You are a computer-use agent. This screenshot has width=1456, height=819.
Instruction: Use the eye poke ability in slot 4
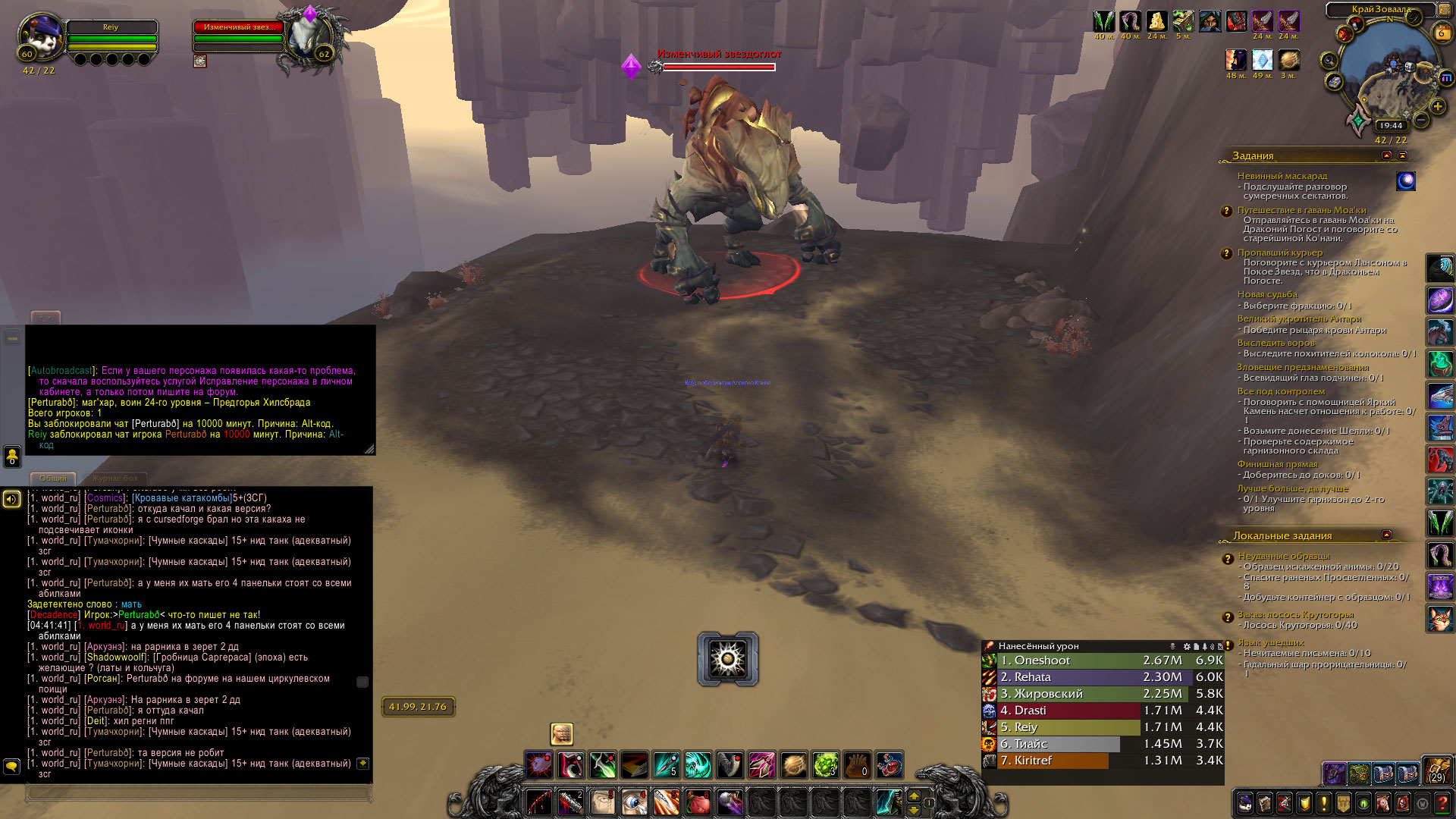click(x=634, y=802)
